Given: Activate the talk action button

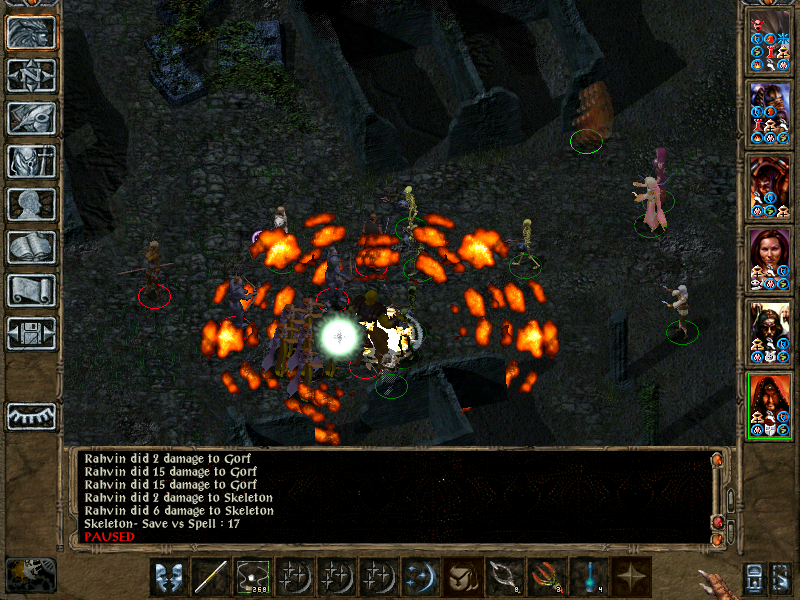Looking at the screenshot, I should 168,577.
